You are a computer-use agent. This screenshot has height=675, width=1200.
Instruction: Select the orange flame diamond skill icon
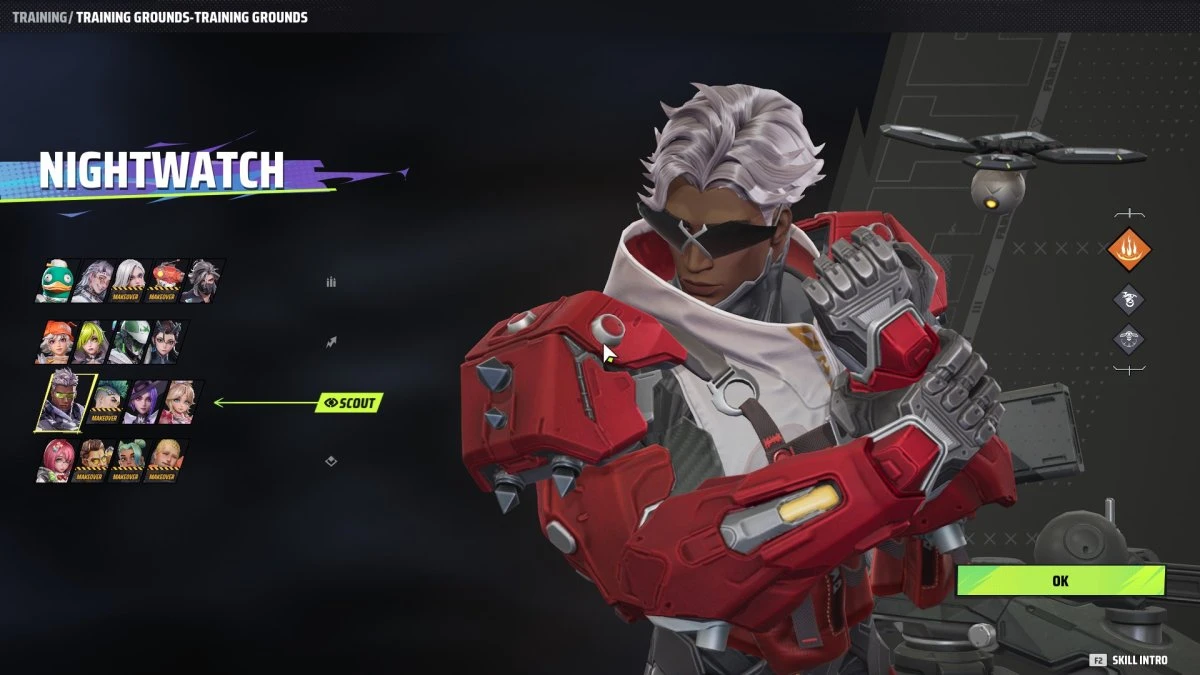click(1129, 250)
